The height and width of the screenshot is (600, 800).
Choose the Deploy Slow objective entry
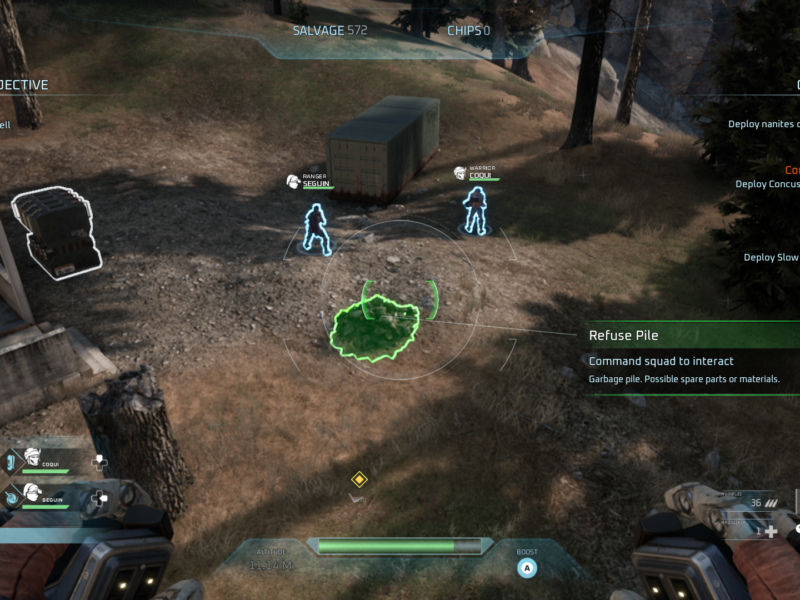(771, 257)
